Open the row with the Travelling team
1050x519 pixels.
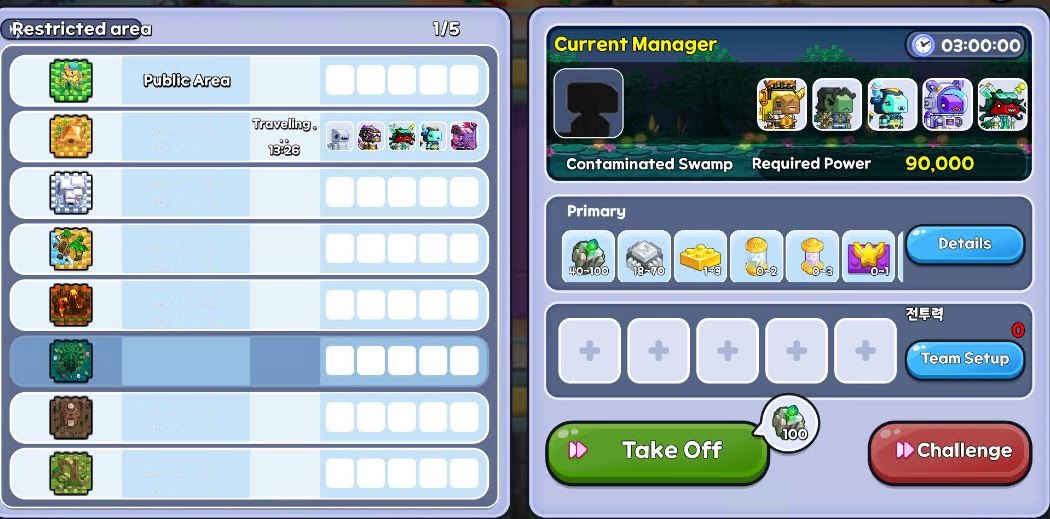pyautogui.click(x=248, y=137)
